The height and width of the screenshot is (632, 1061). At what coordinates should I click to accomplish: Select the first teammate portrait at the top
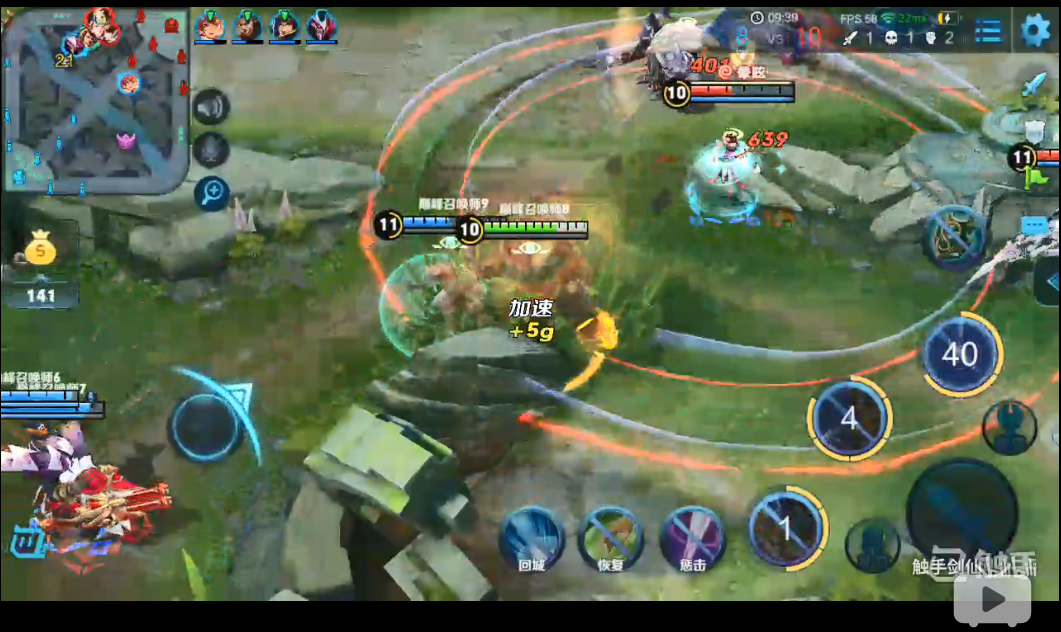pos(210,25)
